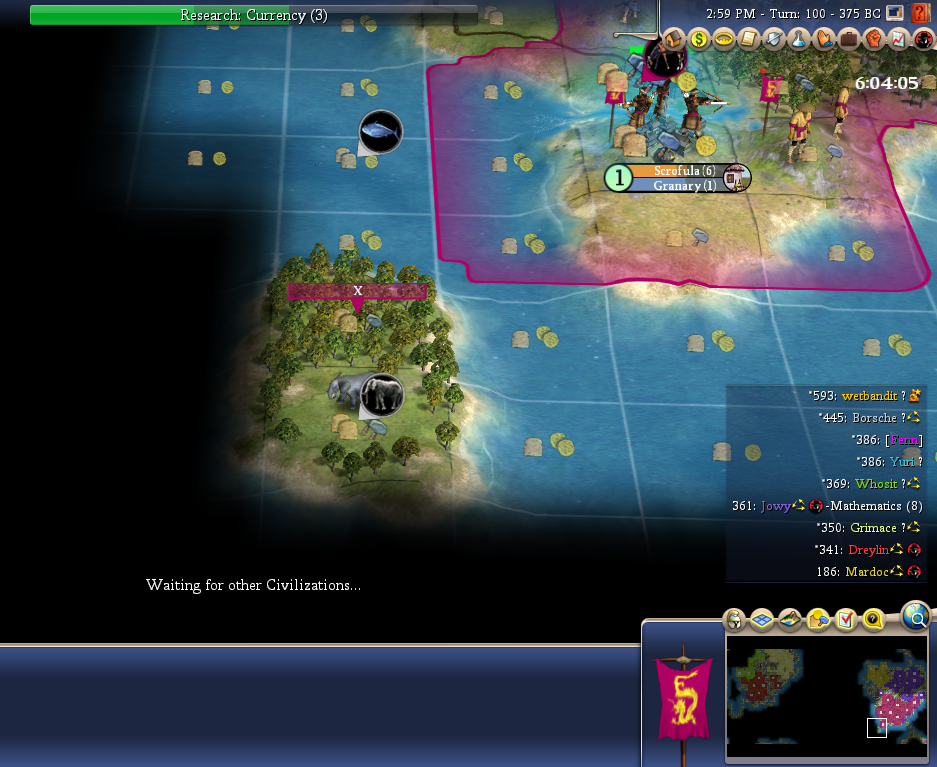Open Globe View with the globe icon
Image resolution: width=937 pixels, height=767 pixels.
[915, 616]
